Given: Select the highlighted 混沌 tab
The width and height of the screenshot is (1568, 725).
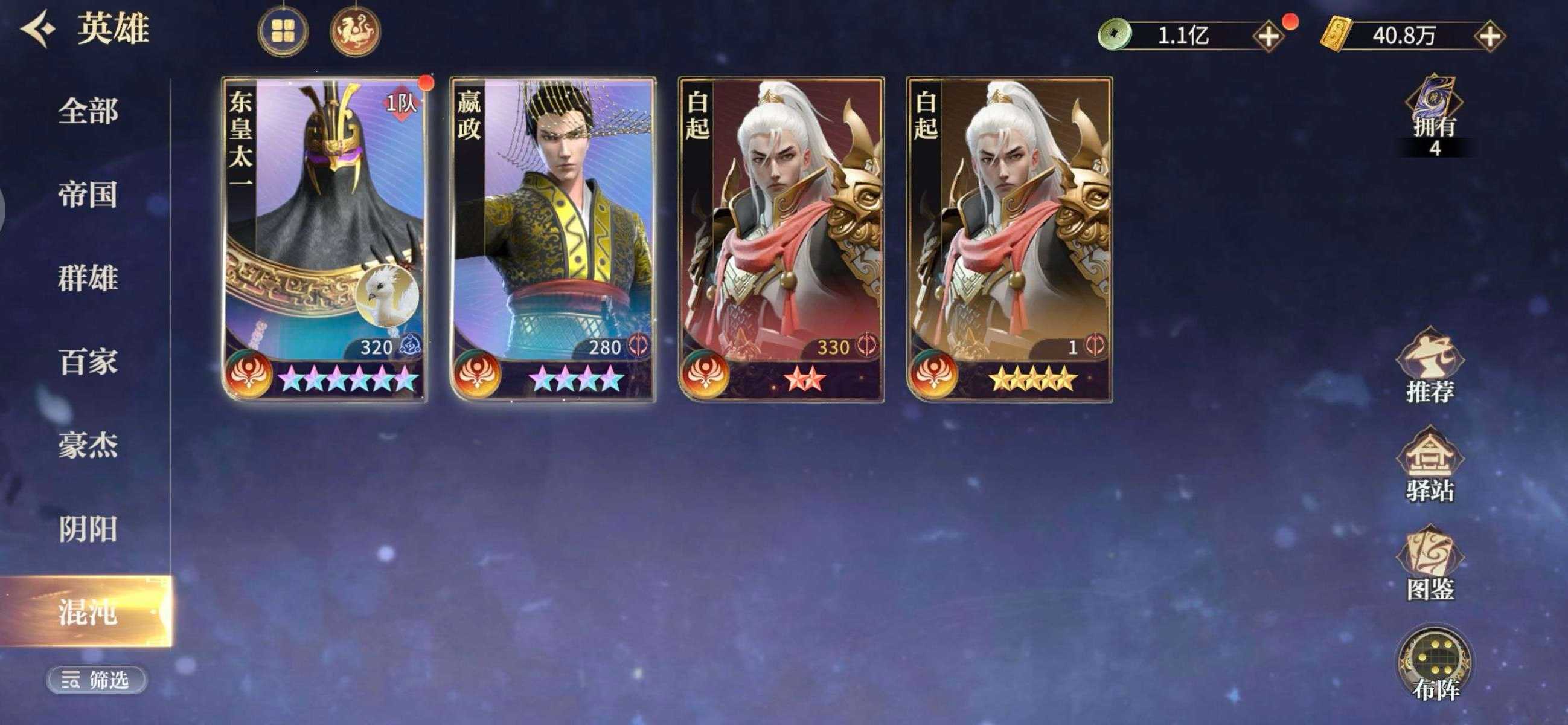Looking at the screenshot, I should (x=88, y=611).
